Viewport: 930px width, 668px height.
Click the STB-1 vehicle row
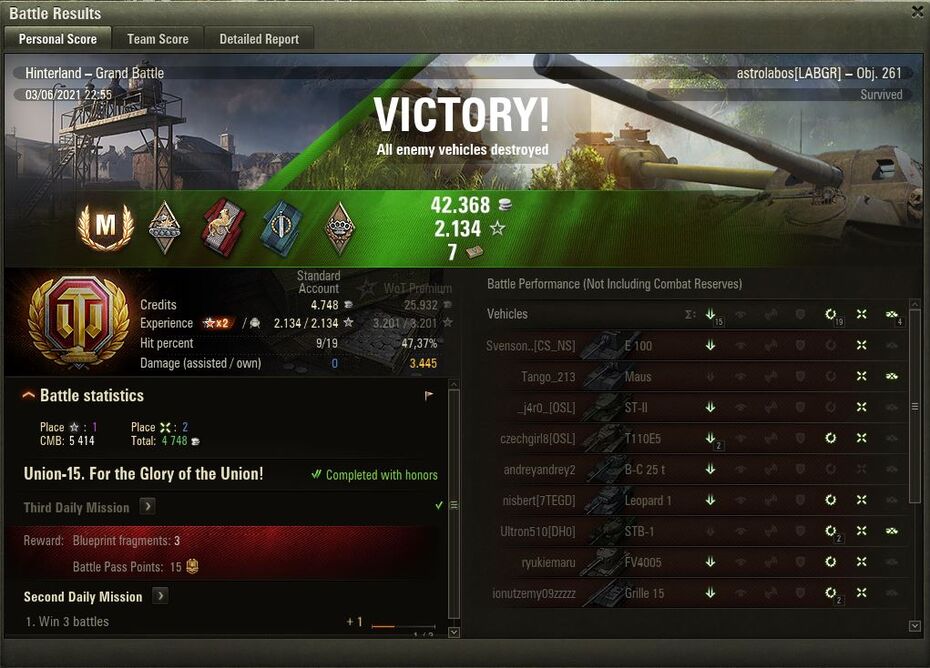(638, 531)
